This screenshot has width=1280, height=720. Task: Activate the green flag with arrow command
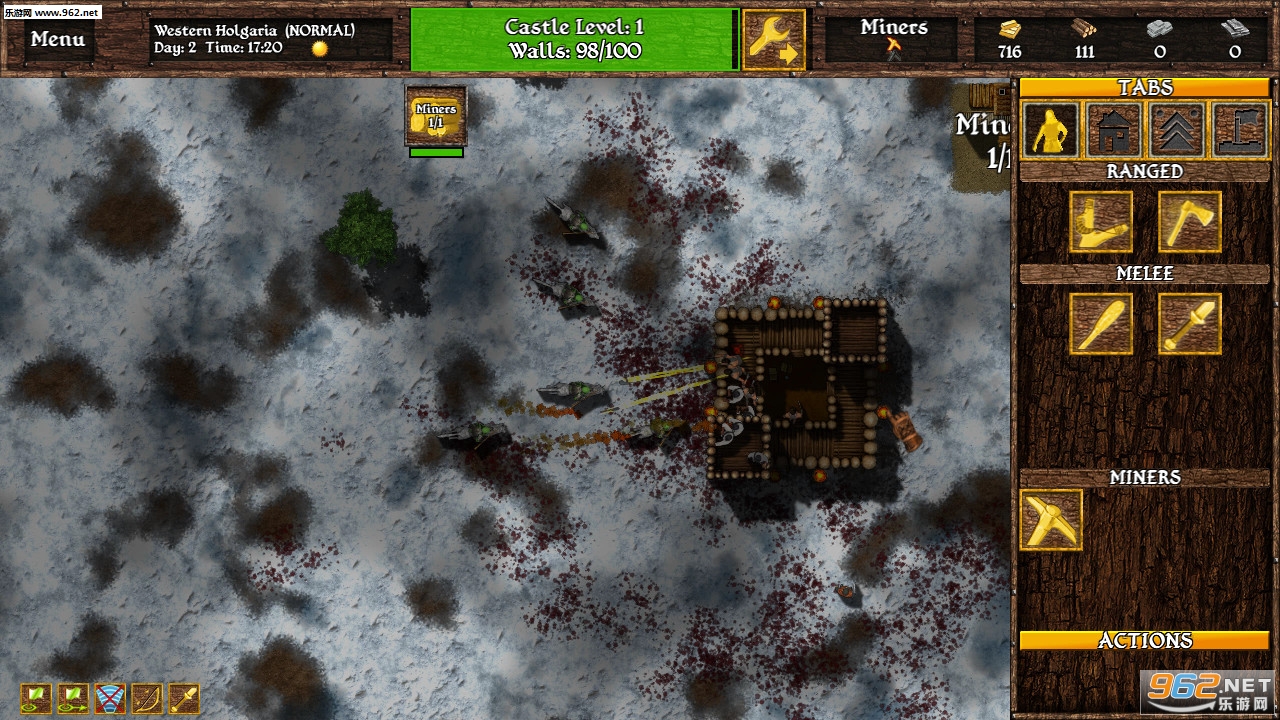[x=73, y=698]
